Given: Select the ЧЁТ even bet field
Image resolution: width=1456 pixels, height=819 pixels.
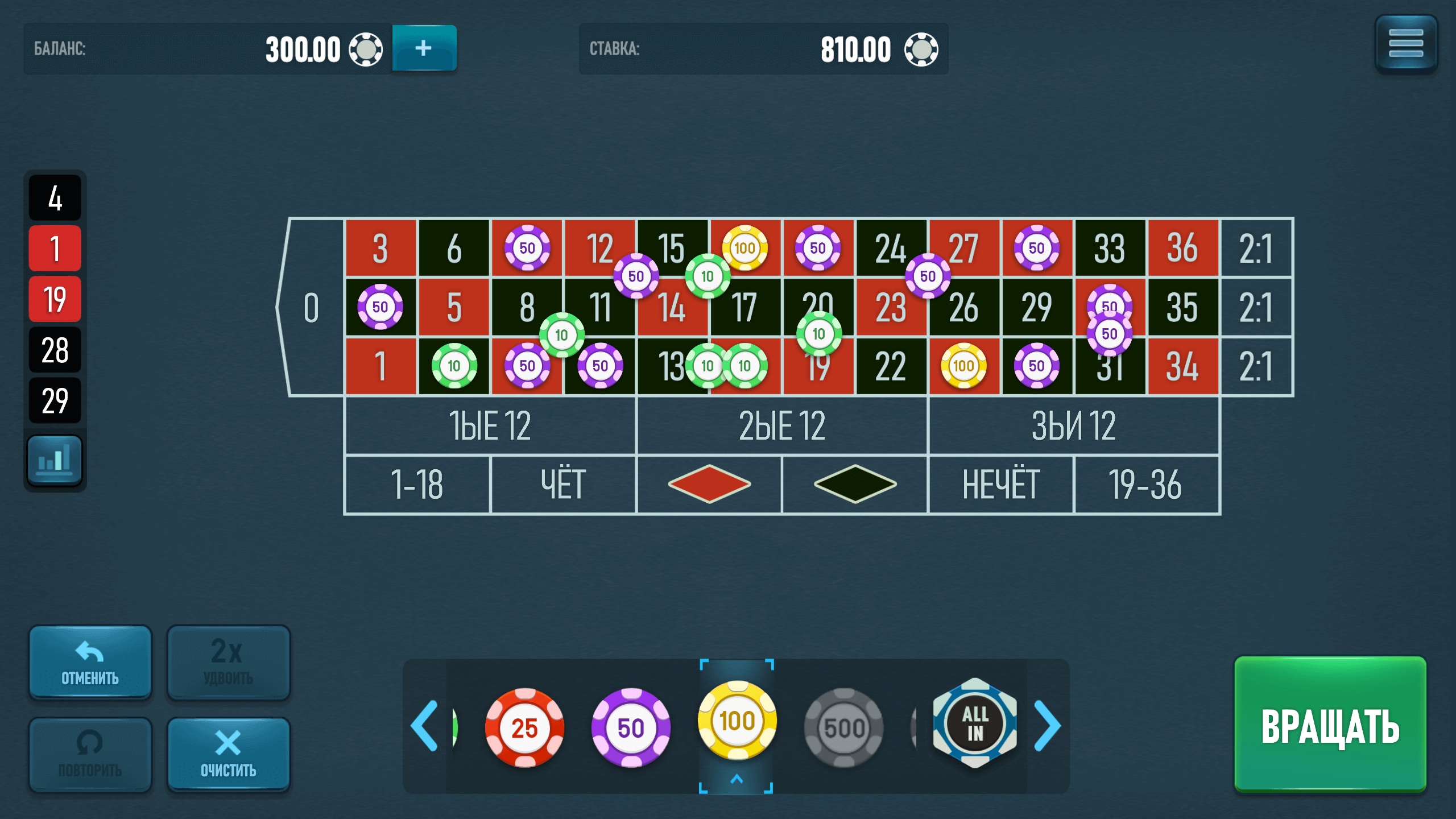Looking at the screenshot, I should tap(564, 485).
